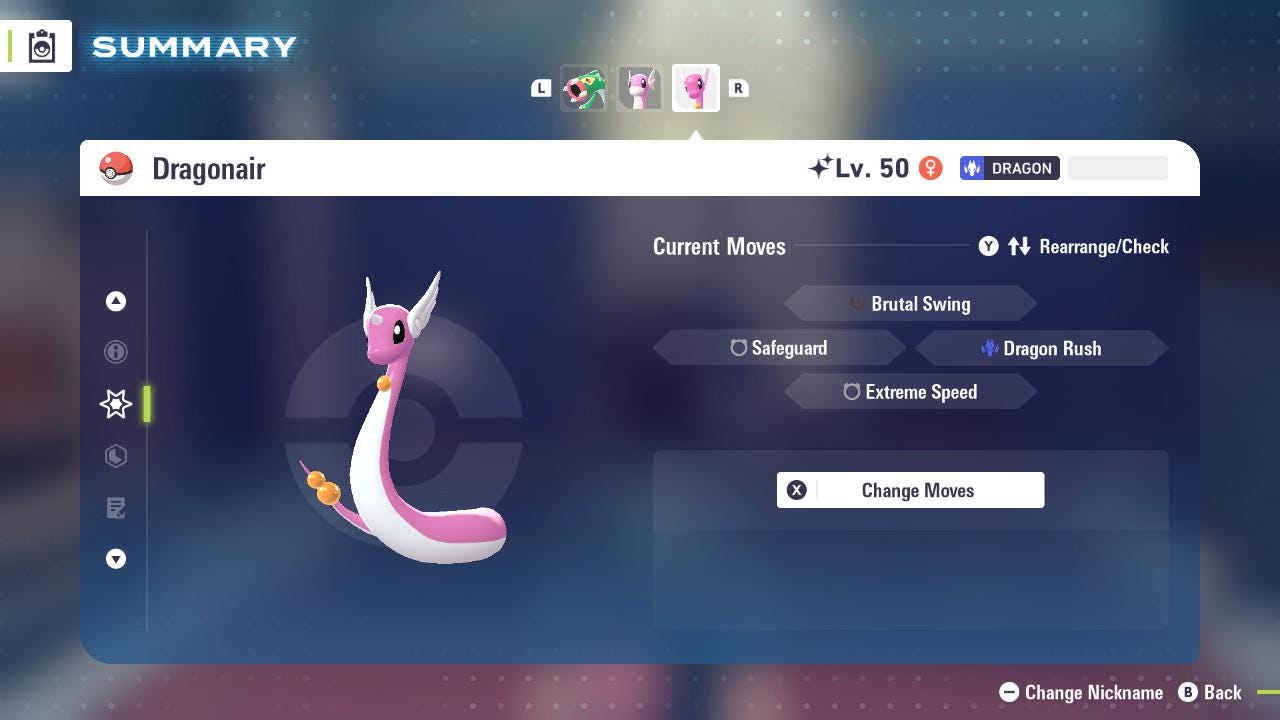Click the up arrow above the sidebar icons
Screen dimensions: 1280x720
[x=116, y=301]
